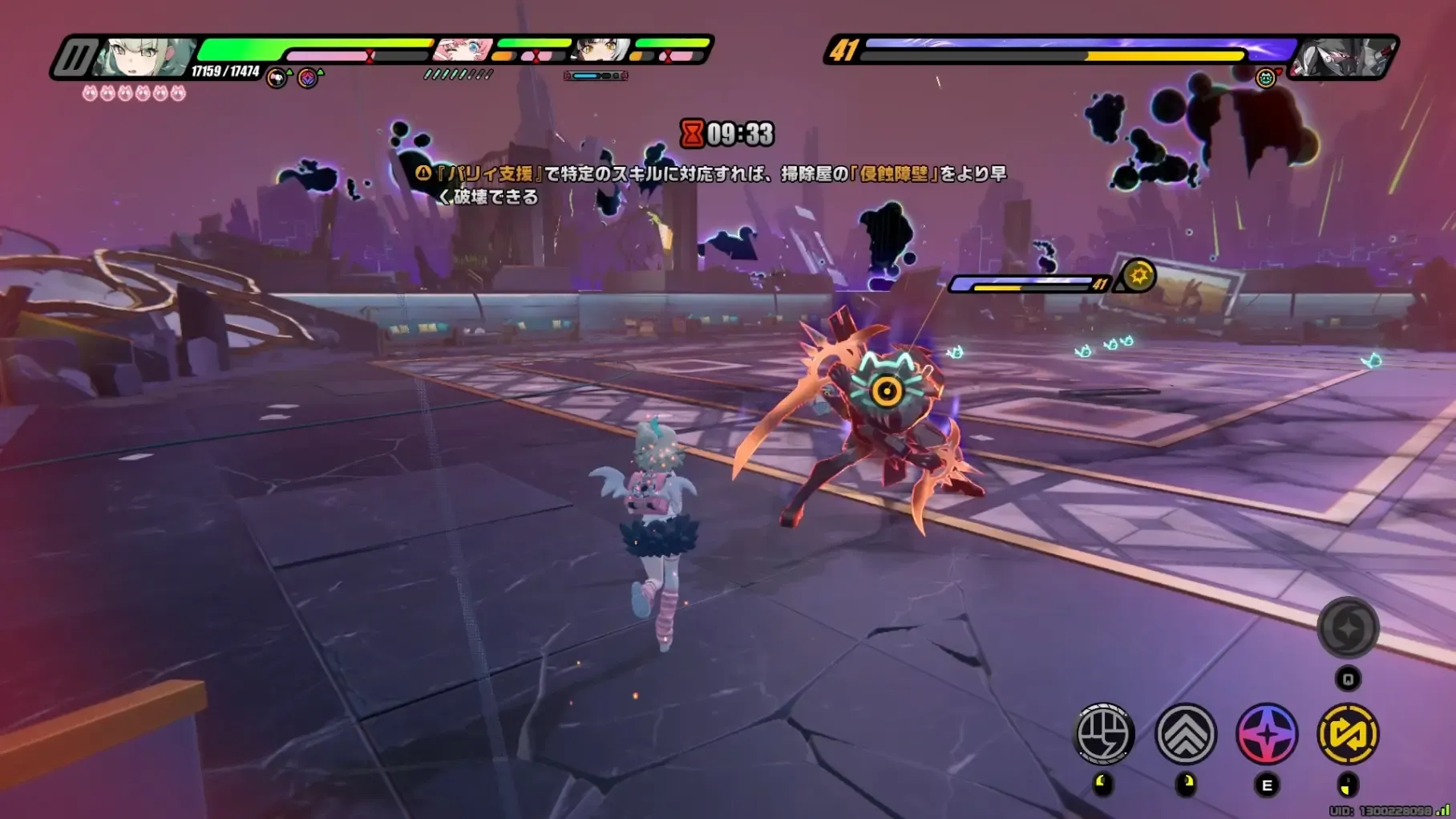Tap the grayed-out ultimate Q icon
Screen dimensions: 1456x819
click(x=1348, y=628)
